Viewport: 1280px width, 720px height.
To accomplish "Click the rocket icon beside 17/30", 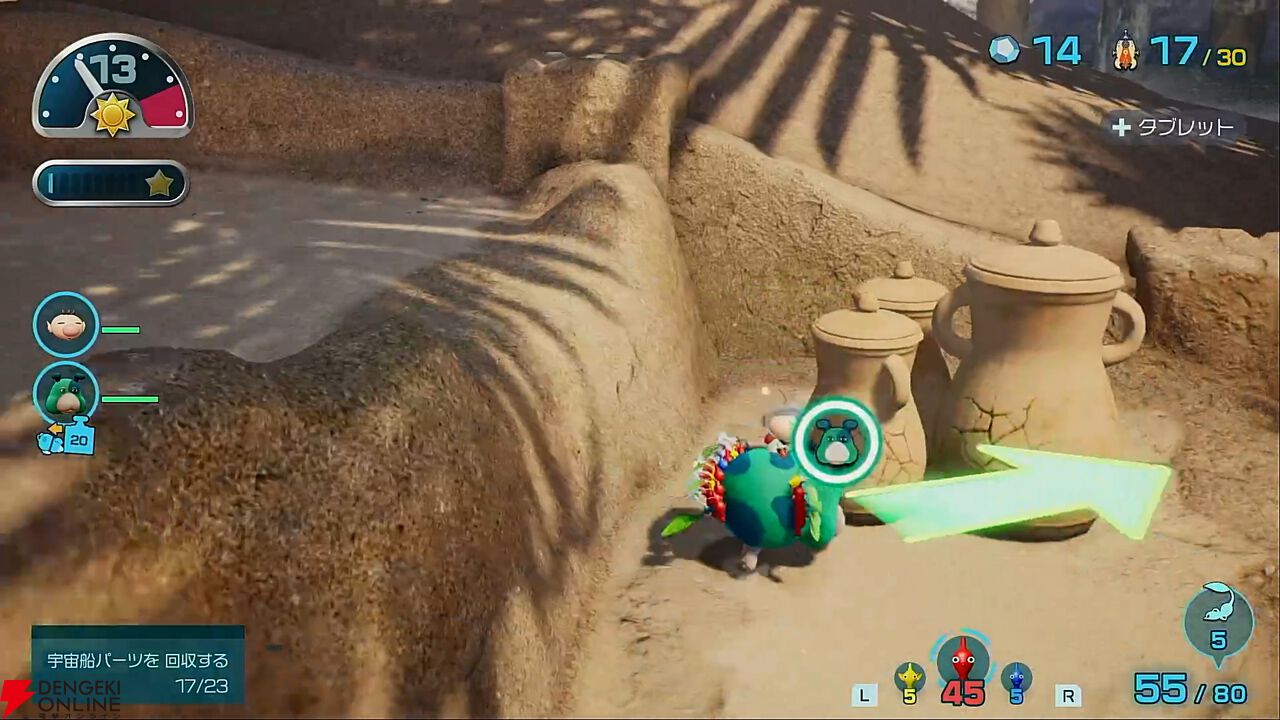I will tap(1126, 50).
